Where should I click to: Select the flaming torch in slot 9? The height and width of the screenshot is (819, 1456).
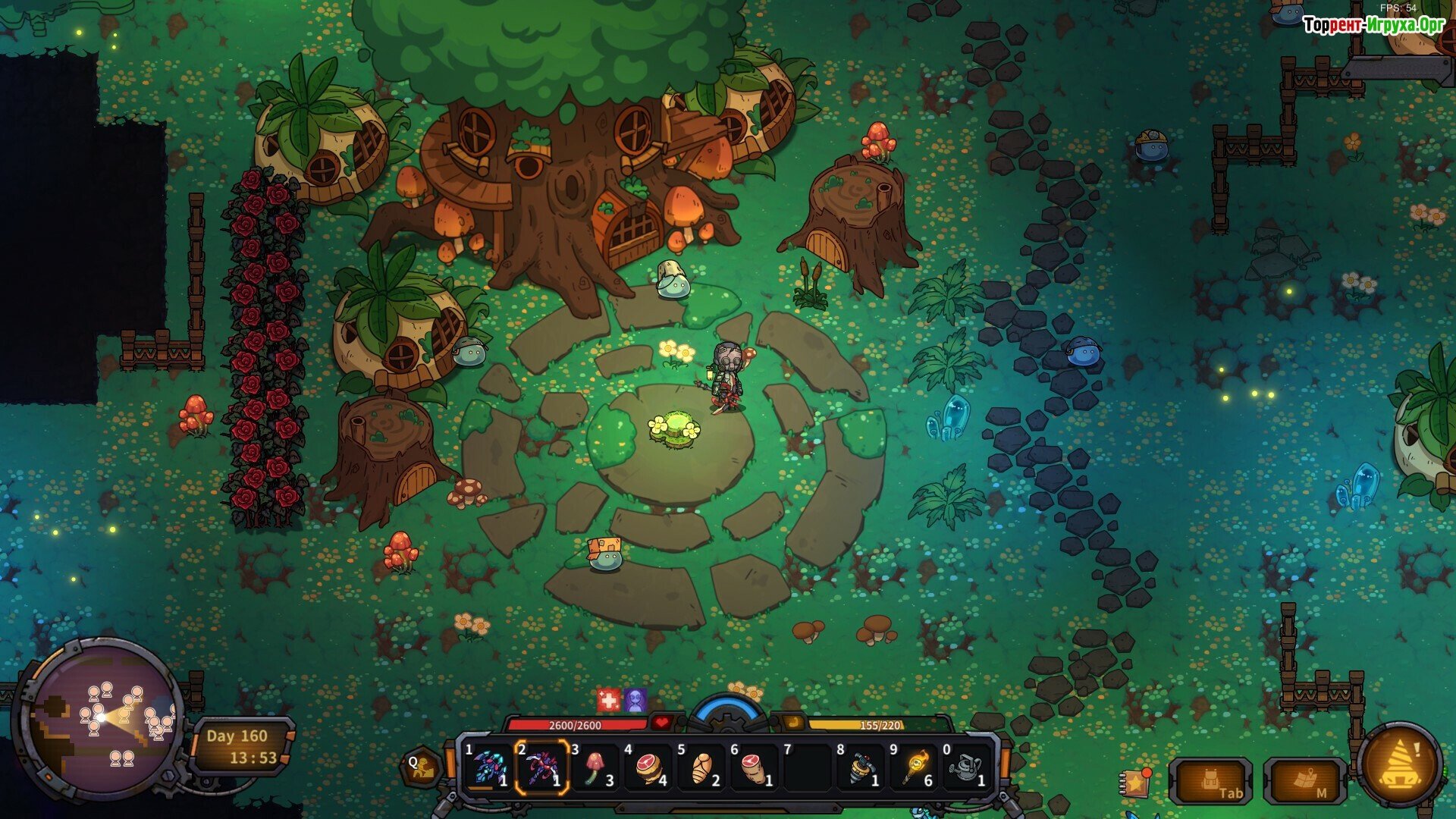click(x=915, y=767)
